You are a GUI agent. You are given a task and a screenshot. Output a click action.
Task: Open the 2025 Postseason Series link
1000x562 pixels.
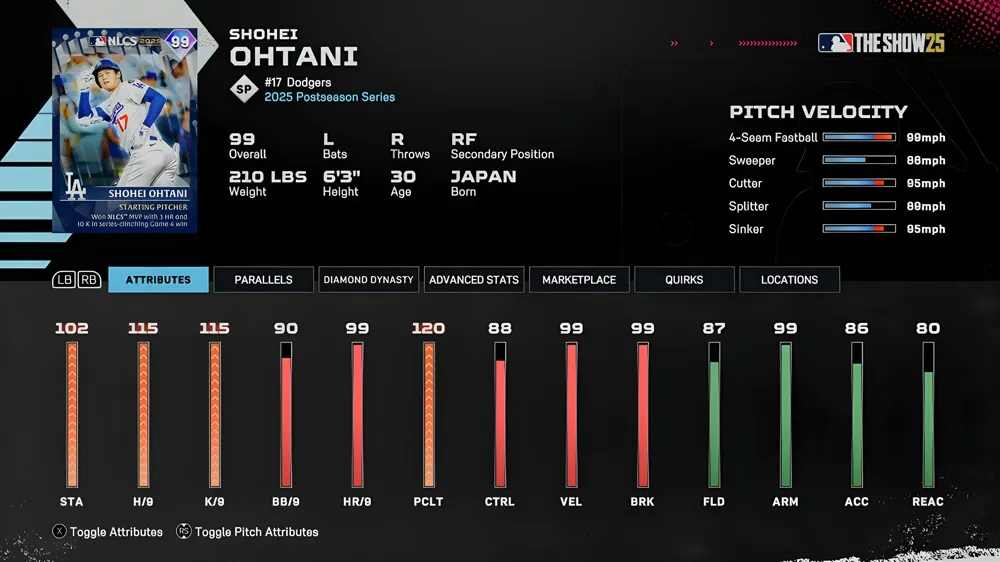point(329,97)
